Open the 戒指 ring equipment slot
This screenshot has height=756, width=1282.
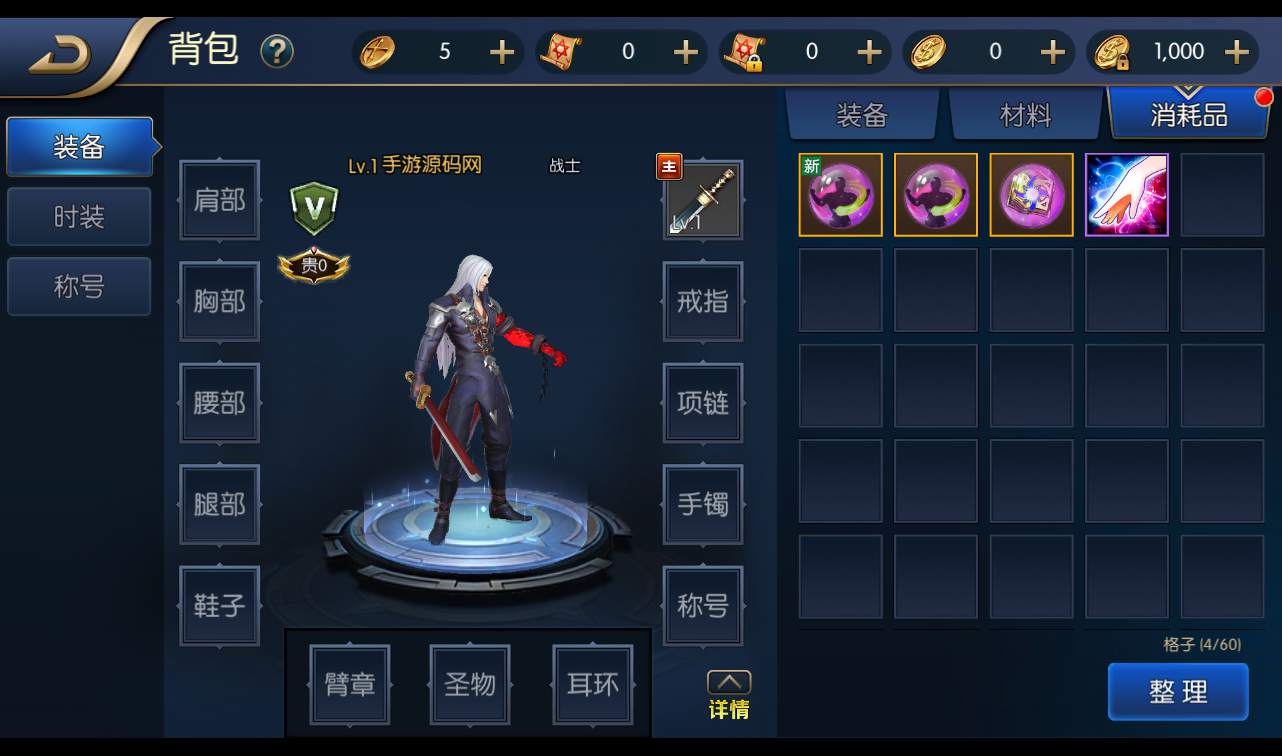(703, 301)
